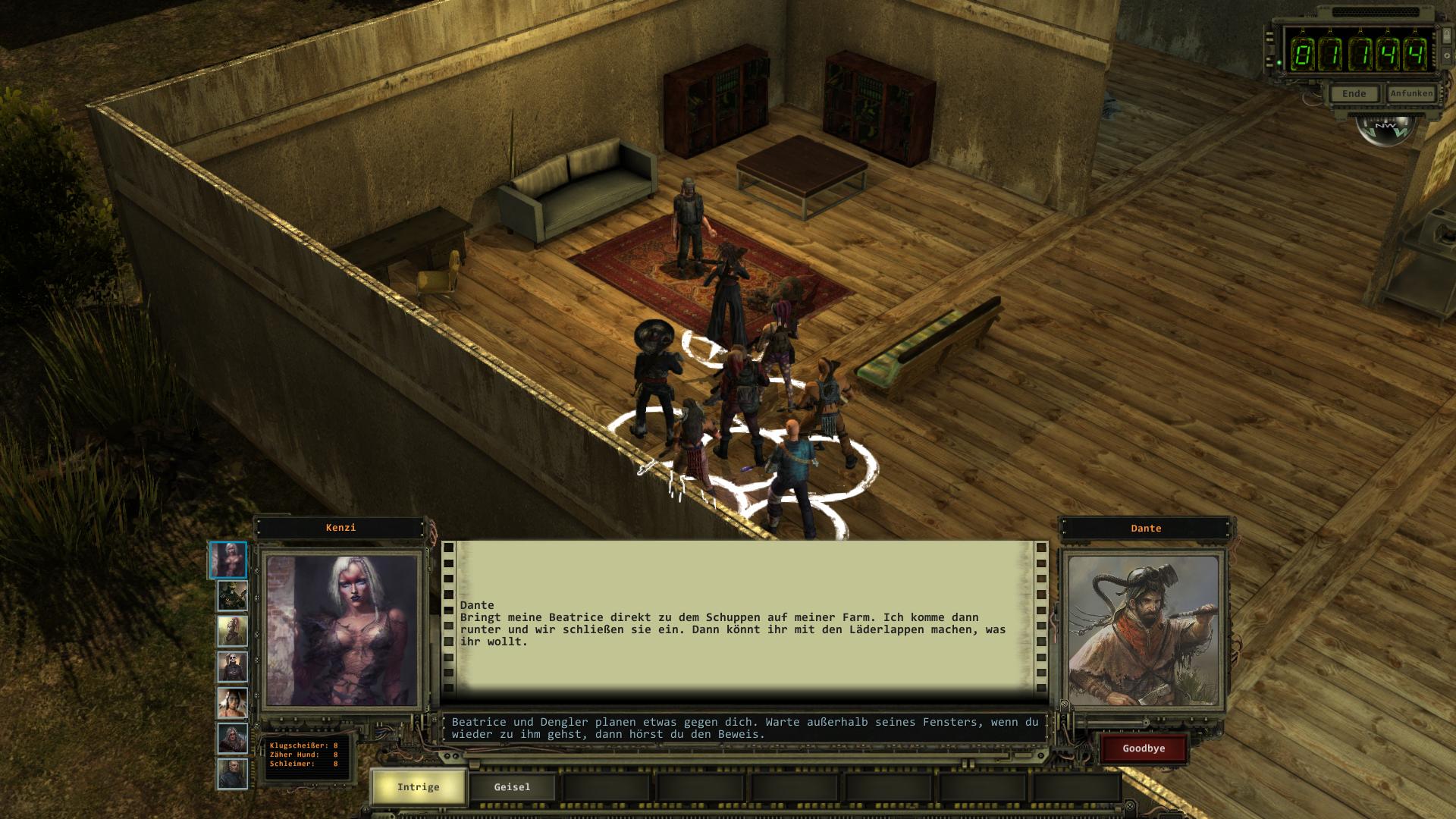Switch to the pale bald dark-coat portrait
1456x819 pixels.
point(232,667)
